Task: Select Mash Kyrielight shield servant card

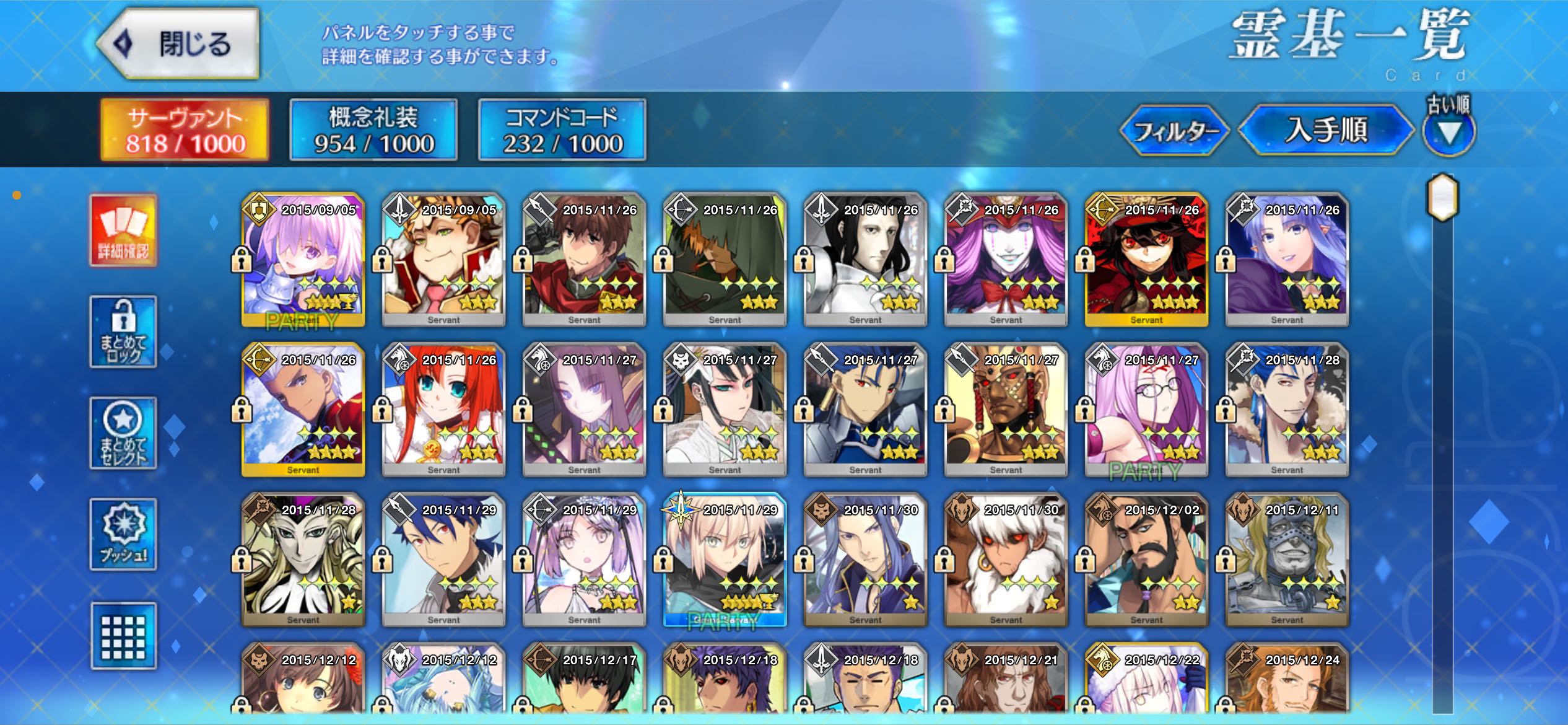Action: (x=303, y=260)
